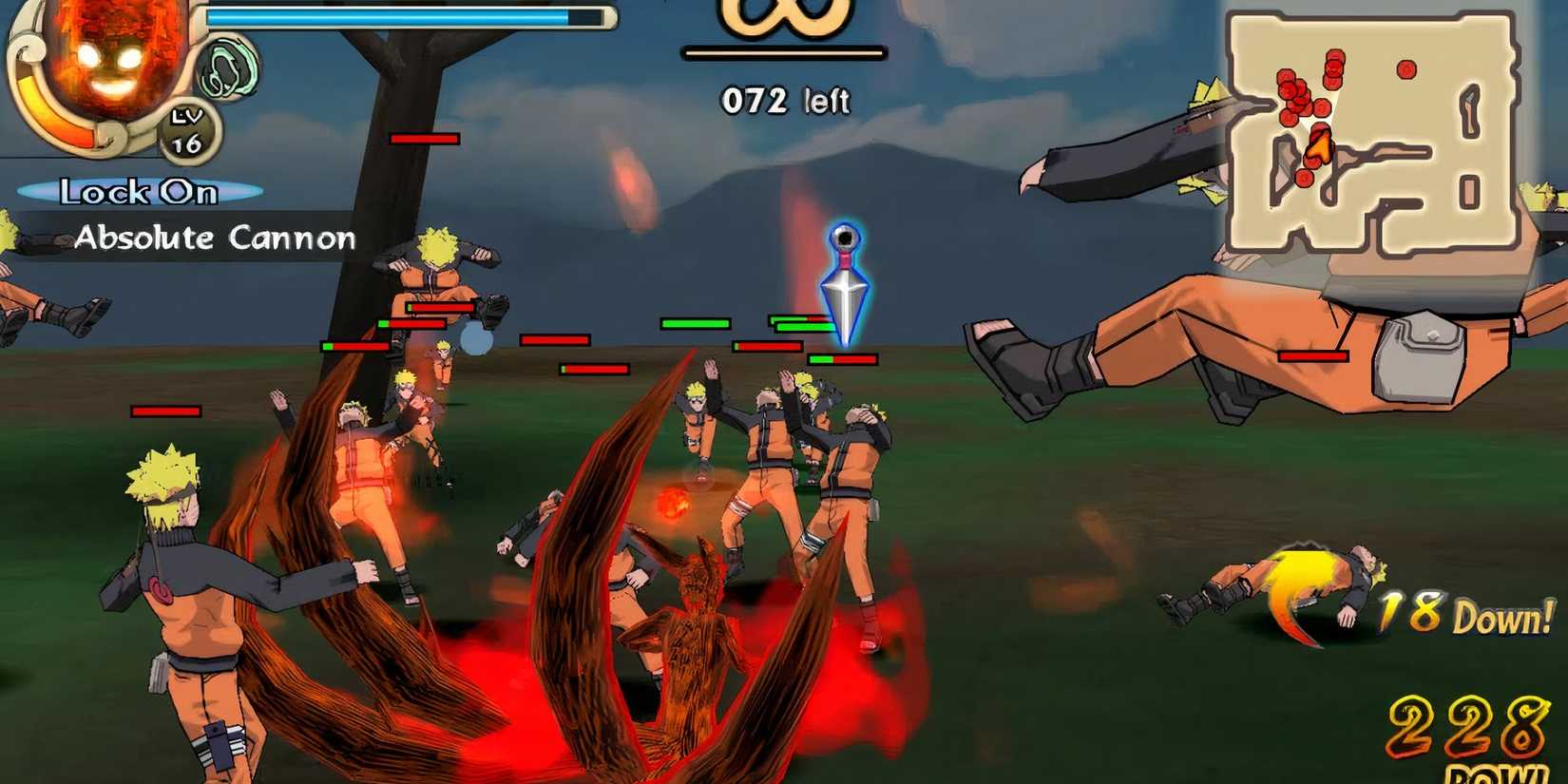Screen dimensions: 1568x784
Task: Select the Absolute Cannon technique label
Action: (217, 239)
